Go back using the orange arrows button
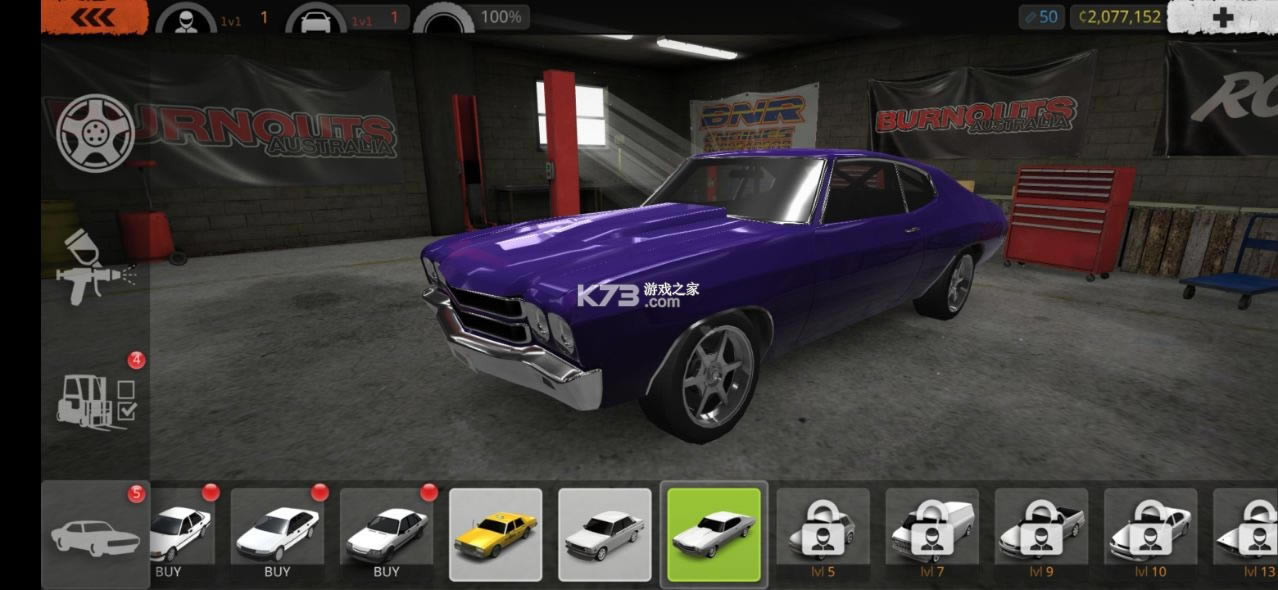The height and width of the screenshot is (590, 1278). (x=95, y=17)
